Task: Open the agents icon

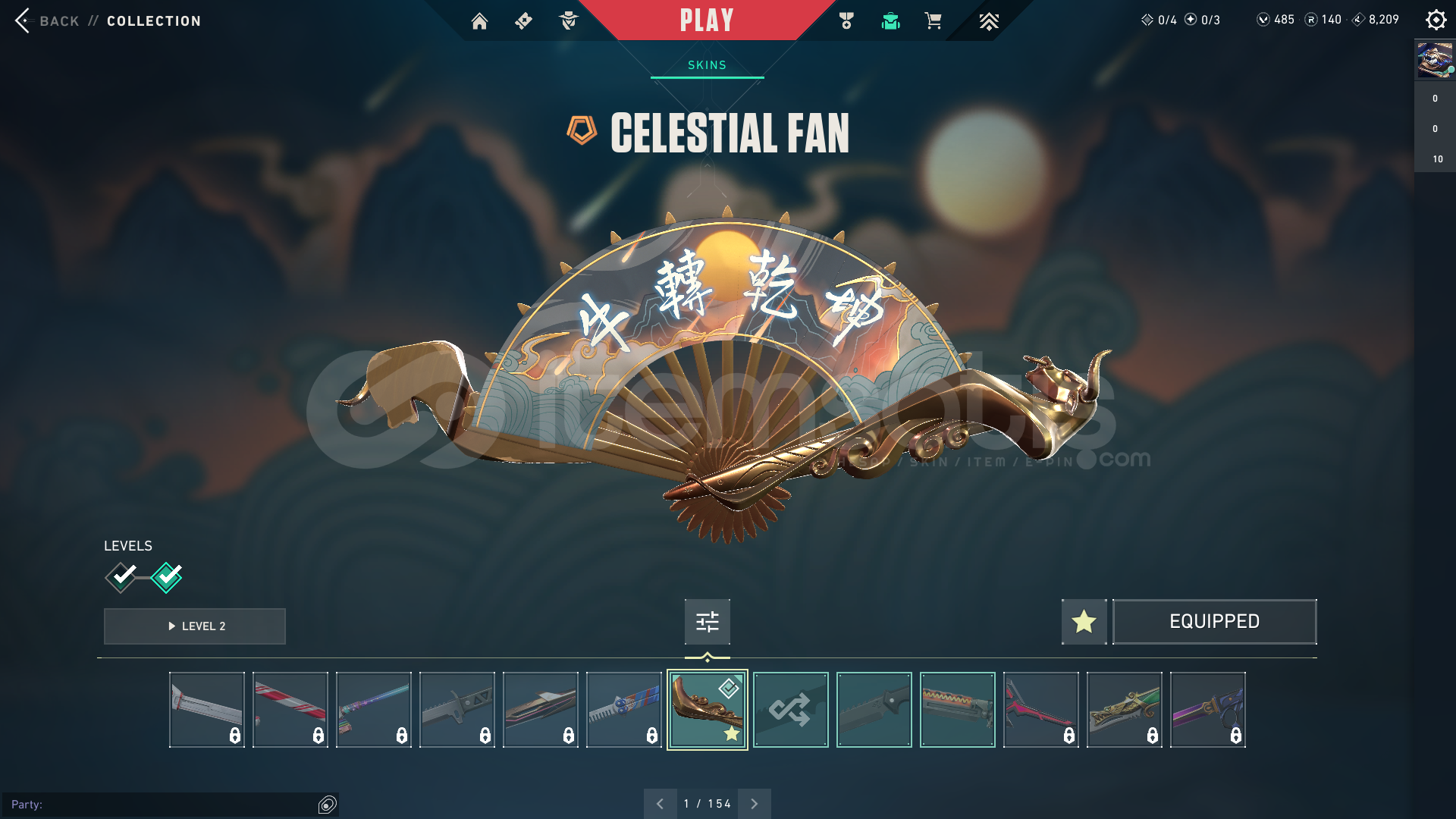Action: tap(568, 21)
